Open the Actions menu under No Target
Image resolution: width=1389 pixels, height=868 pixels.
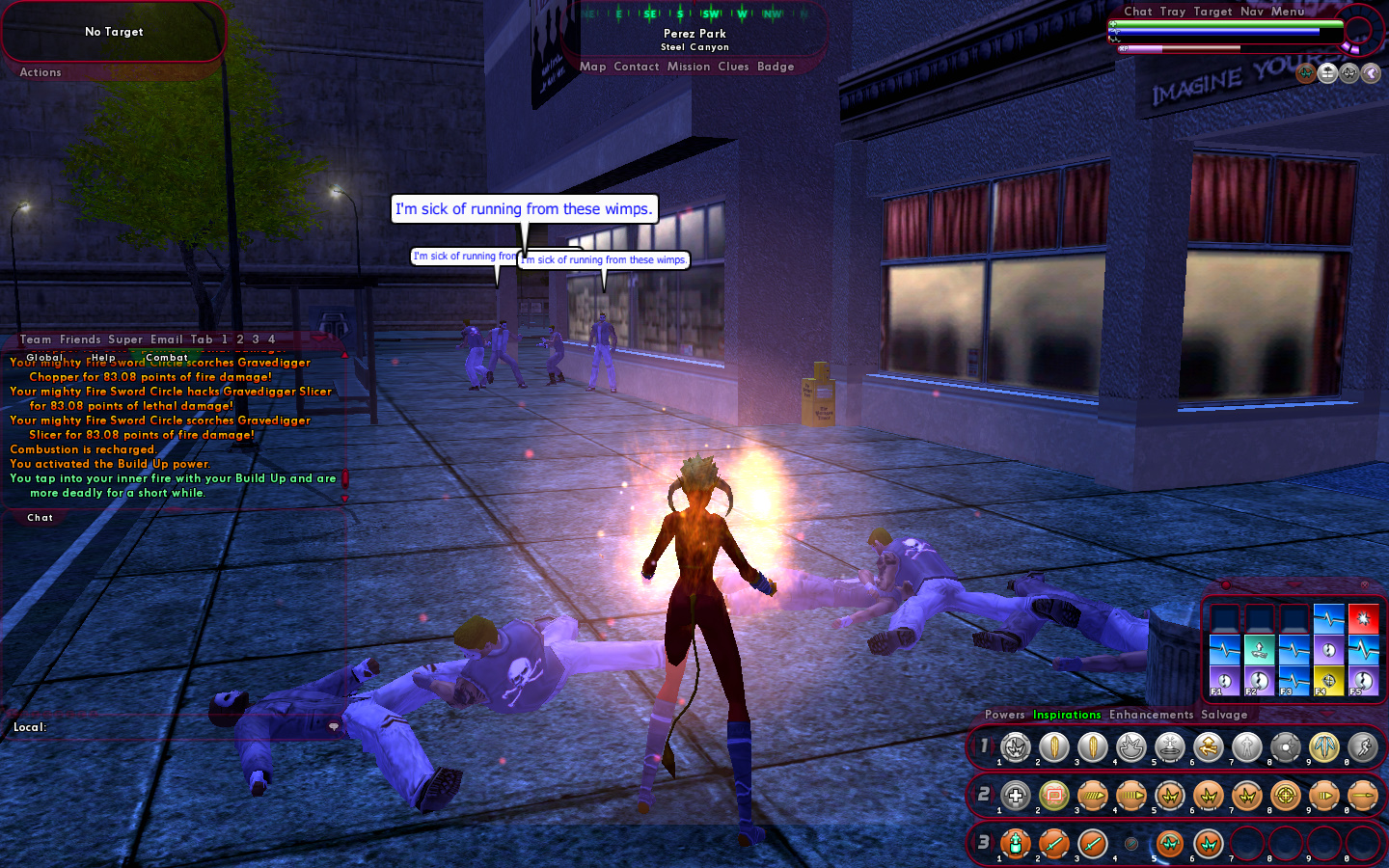(41, 72)
